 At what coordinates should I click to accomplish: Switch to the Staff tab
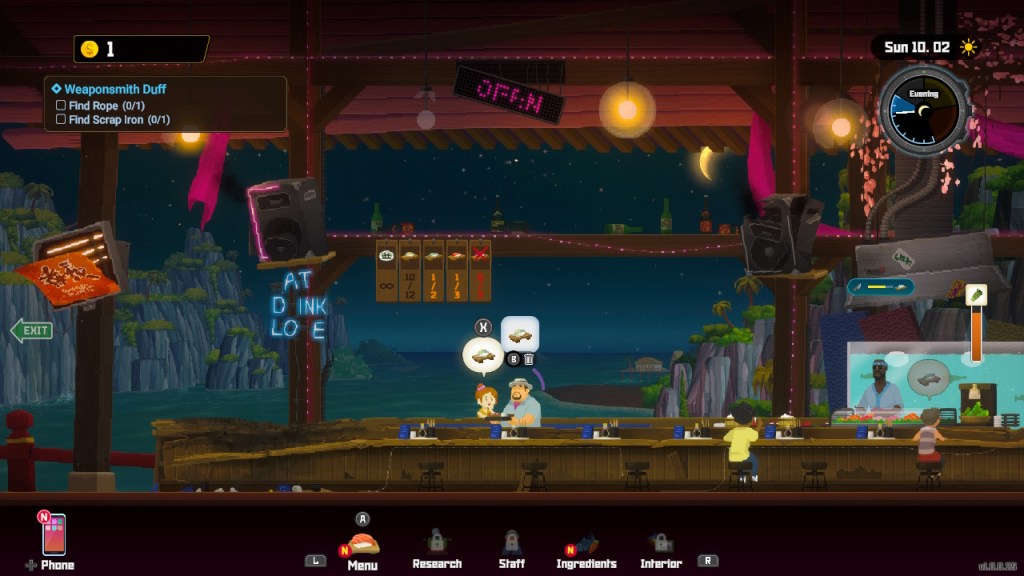click(x=511, y=546)
